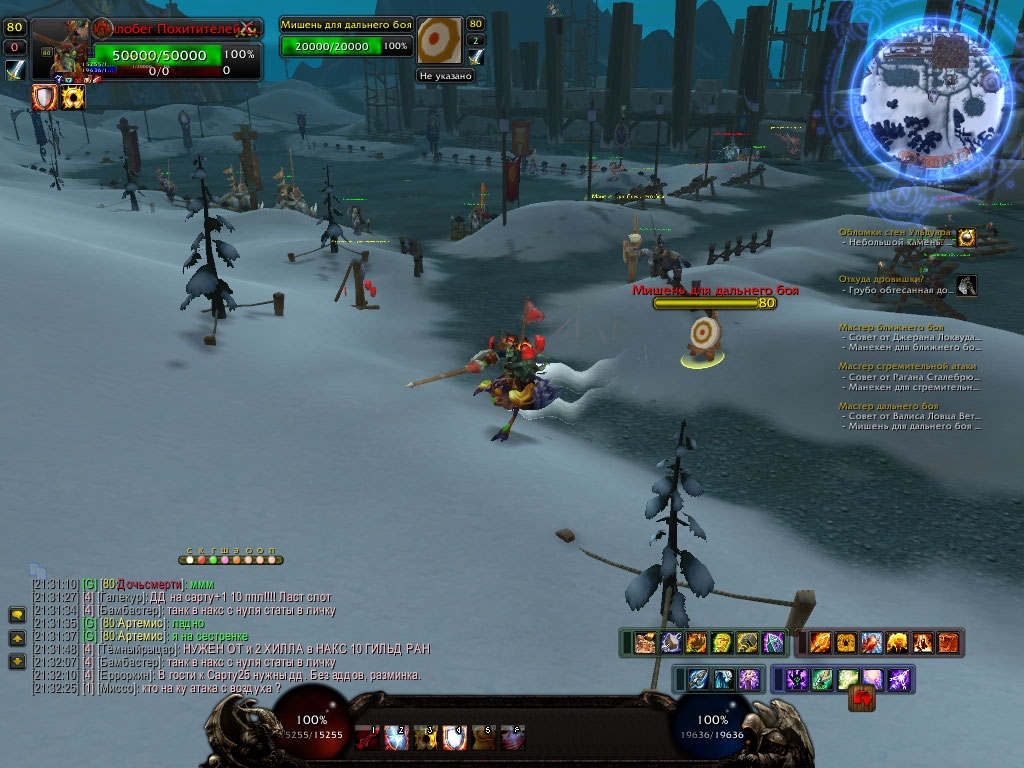Click the shield buff icon under player frame
Image resolution: width=1024 pixels, height=768 pixels.
45,97
